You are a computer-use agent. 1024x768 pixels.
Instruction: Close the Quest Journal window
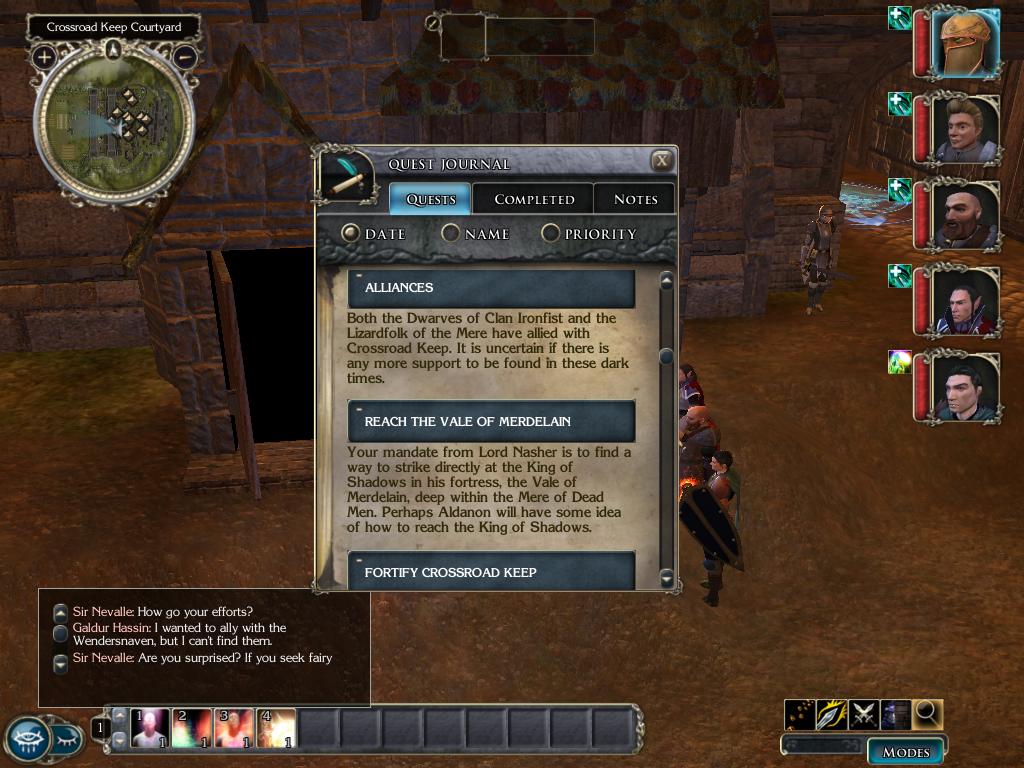click(x=661, y=161)
